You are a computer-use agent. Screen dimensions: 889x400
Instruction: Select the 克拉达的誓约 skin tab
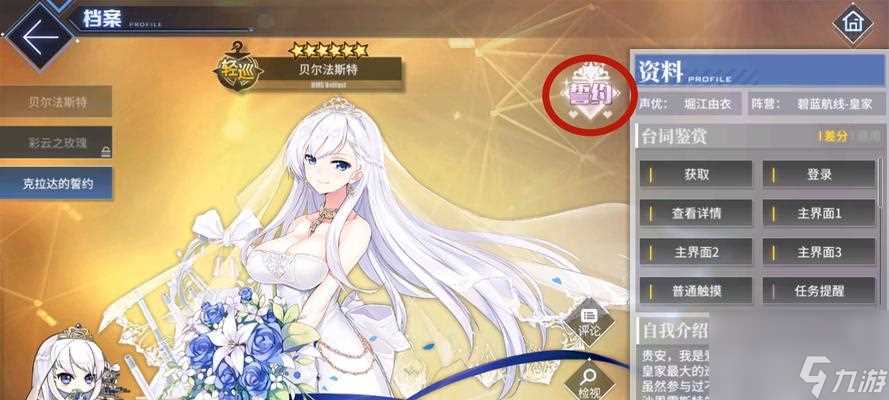(56, 183)
